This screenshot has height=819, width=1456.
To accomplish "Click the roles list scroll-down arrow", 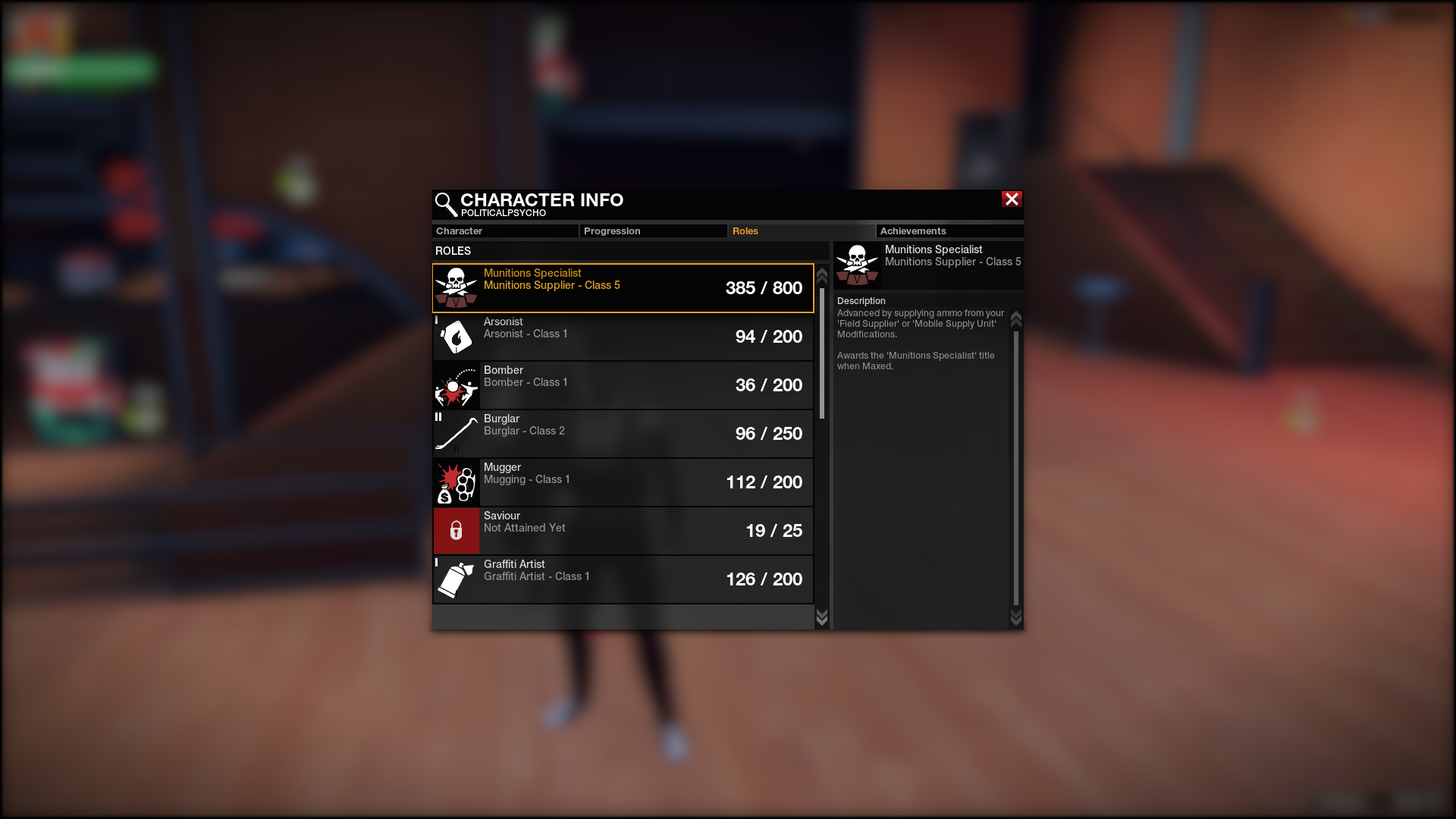I will pyautogui.click(x=822, y=617).
